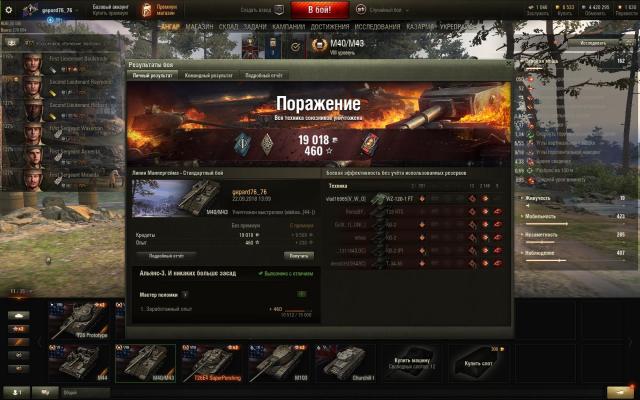The width and height of the screenshot is (640, 400).
Task: Select the "Личный результат" tab
Action: (x=153, y=75)
